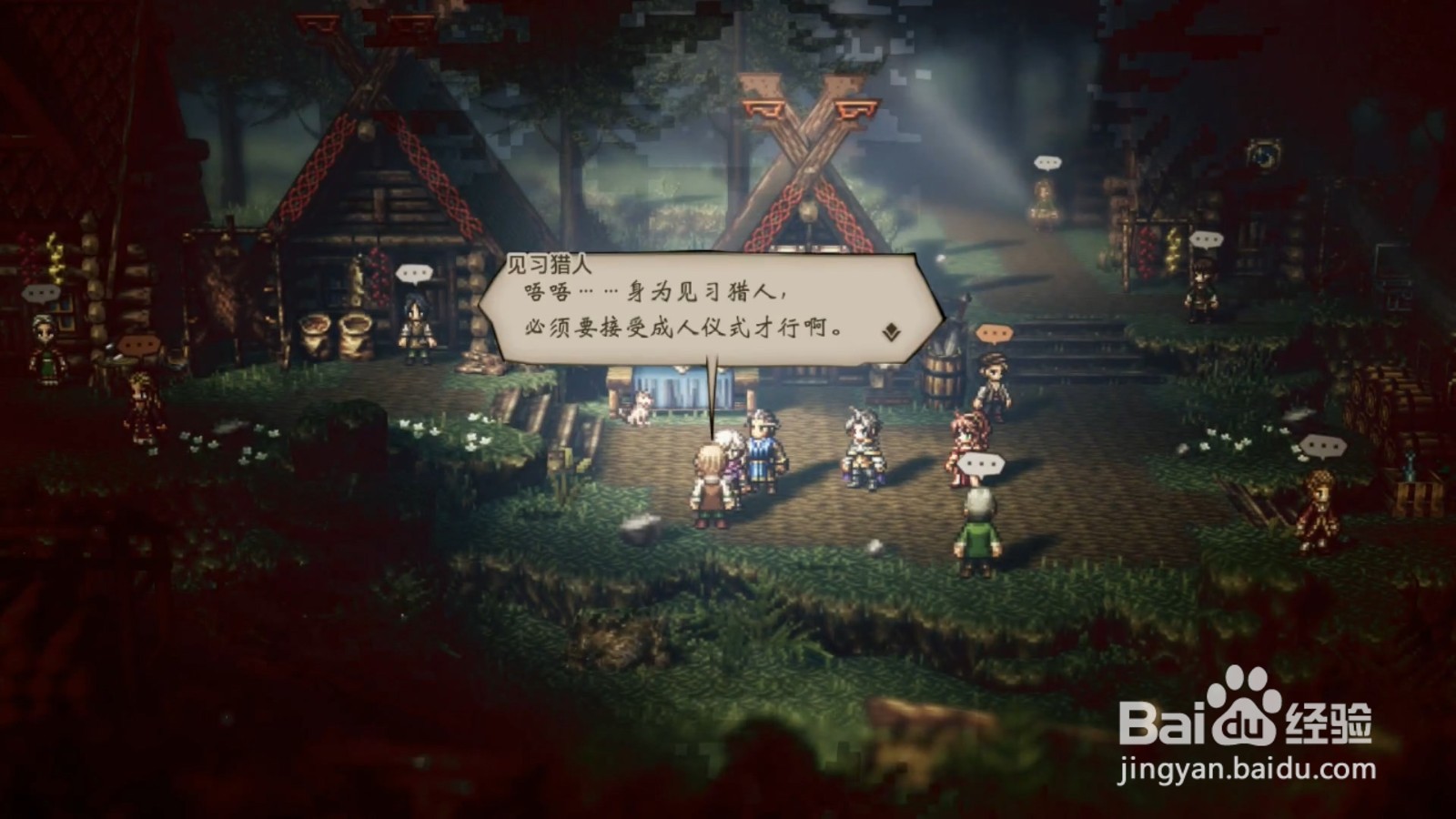The image size is (1456, 819).
Task: Toggle the speech bubble beside the axe-wielding villager
Action: [136, 344]
